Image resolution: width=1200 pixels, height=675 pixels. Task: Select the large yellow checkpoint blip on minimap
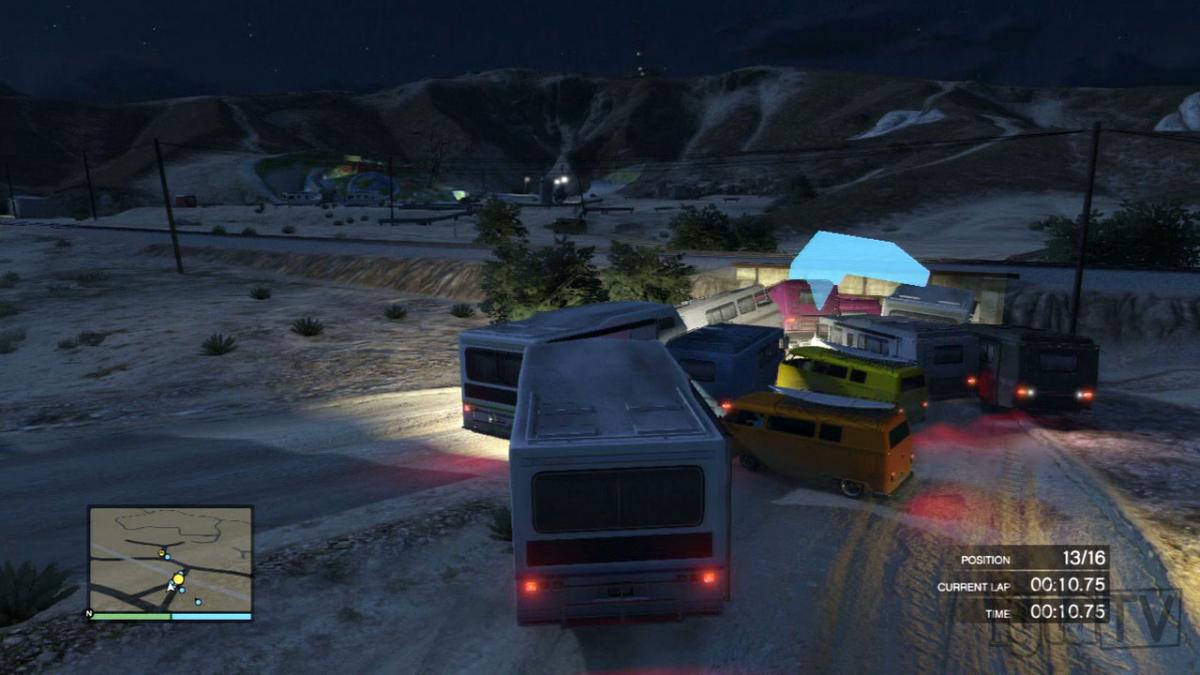point(178,578)
